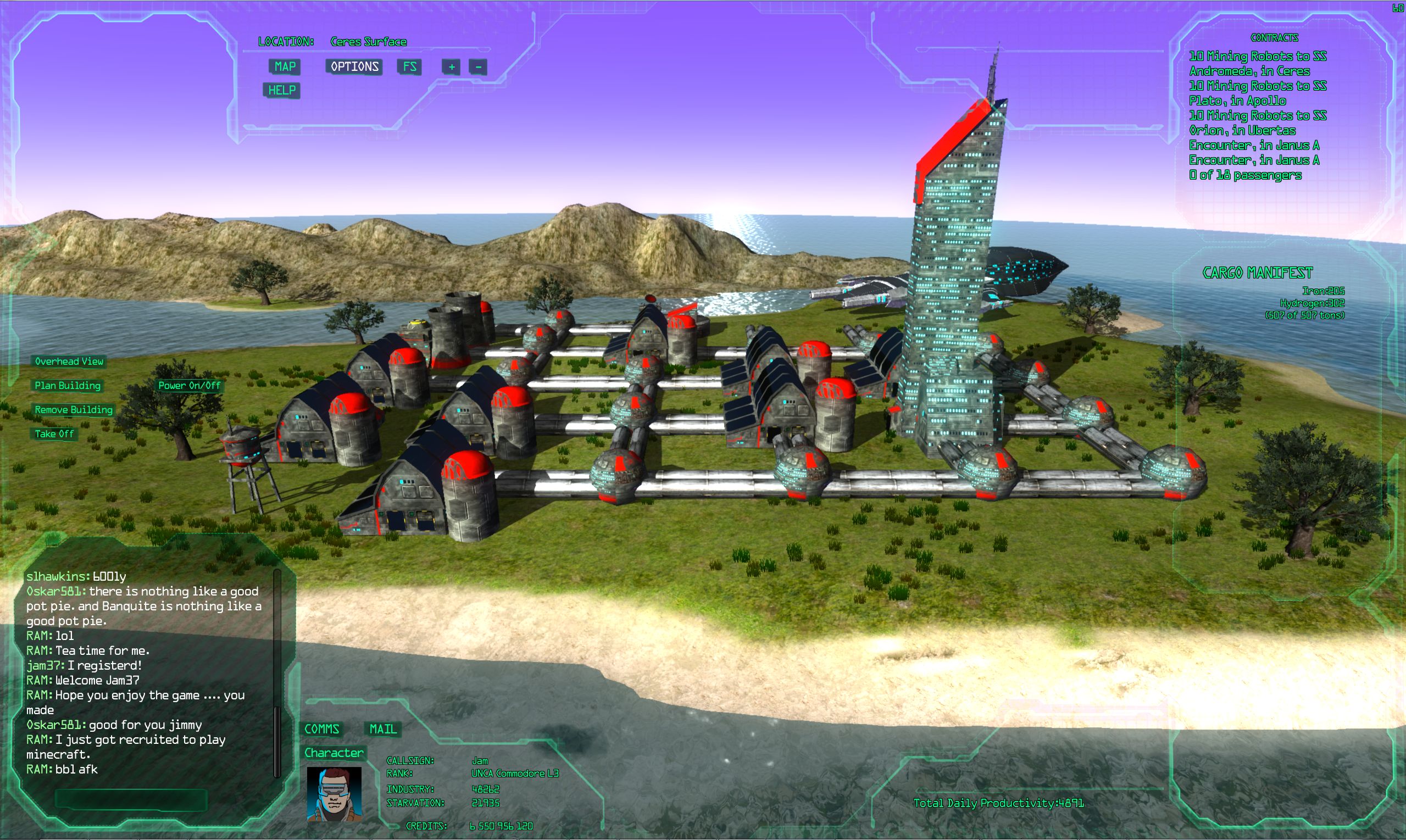
Task: Open the MAP screen
Action: (x=285, y=67)
